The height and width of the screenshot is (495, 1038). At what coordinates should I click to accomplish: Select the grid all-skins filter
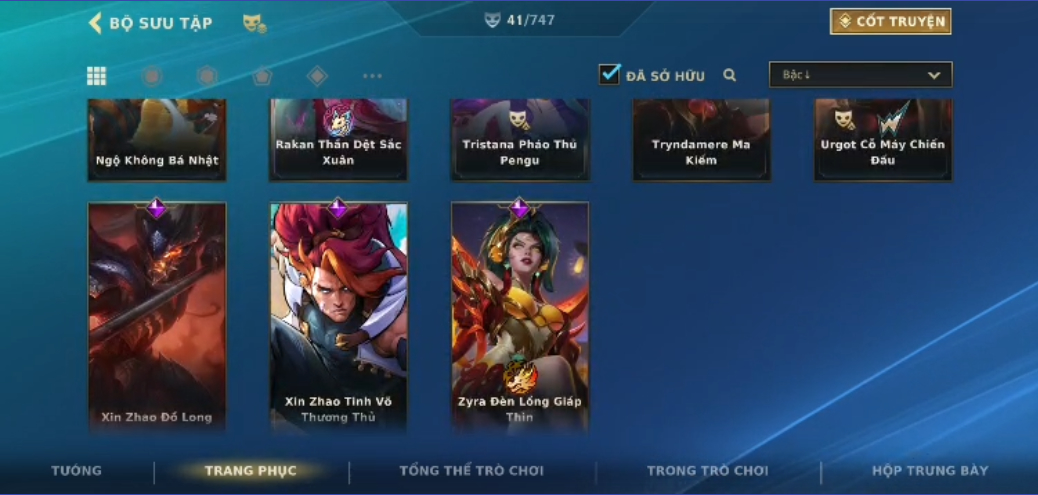(97, 76)
